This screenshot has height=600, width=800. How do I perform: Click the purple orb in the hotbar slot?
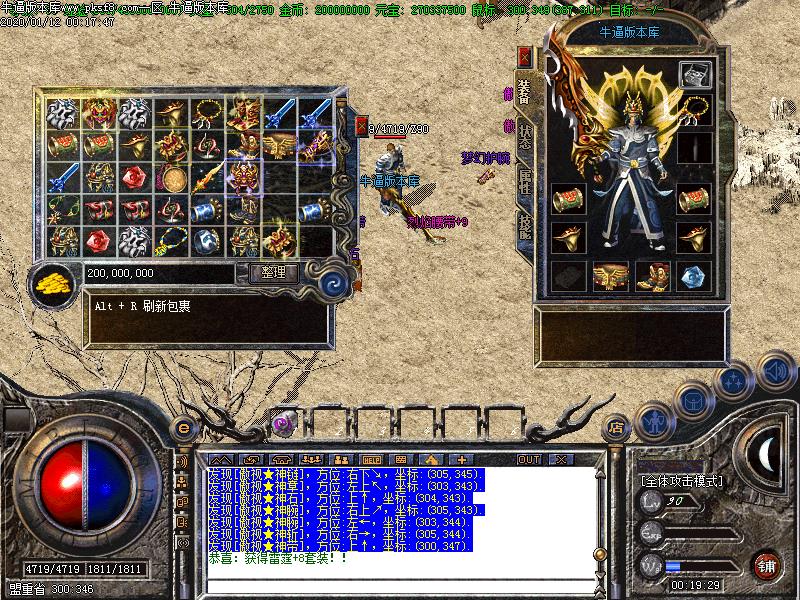283,424
